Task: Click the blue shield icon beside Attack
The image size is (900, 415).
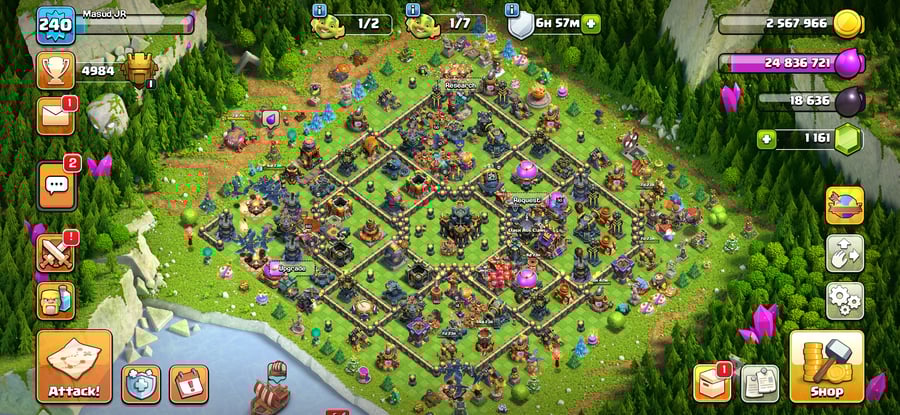Action: coord(141,383)
